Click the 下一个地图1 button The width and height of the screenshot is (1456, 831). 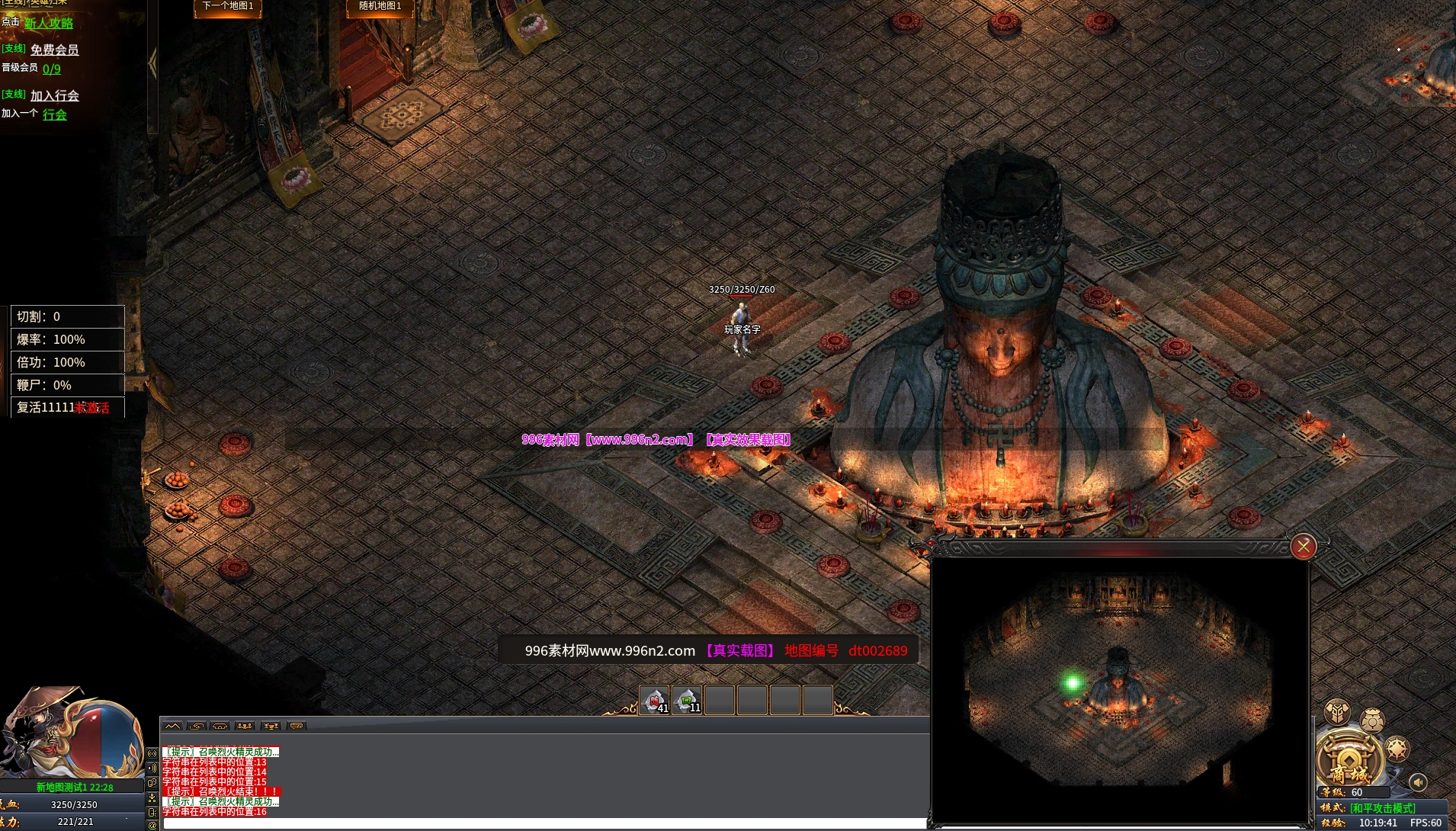click(x=228, y=7)
